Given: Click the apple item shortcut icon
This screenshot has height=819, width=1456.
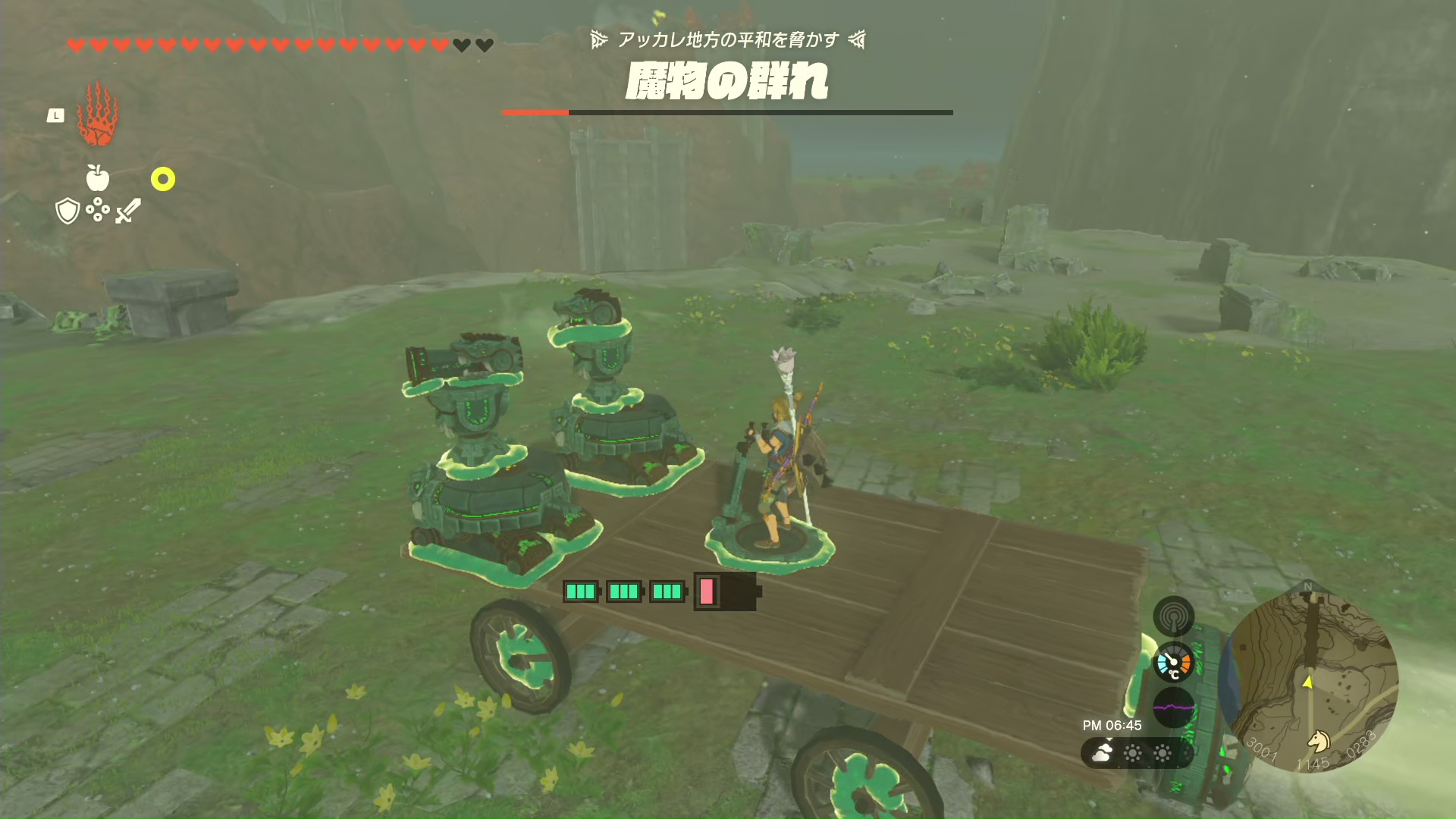Looking at the screenshot, I should 98,178.
